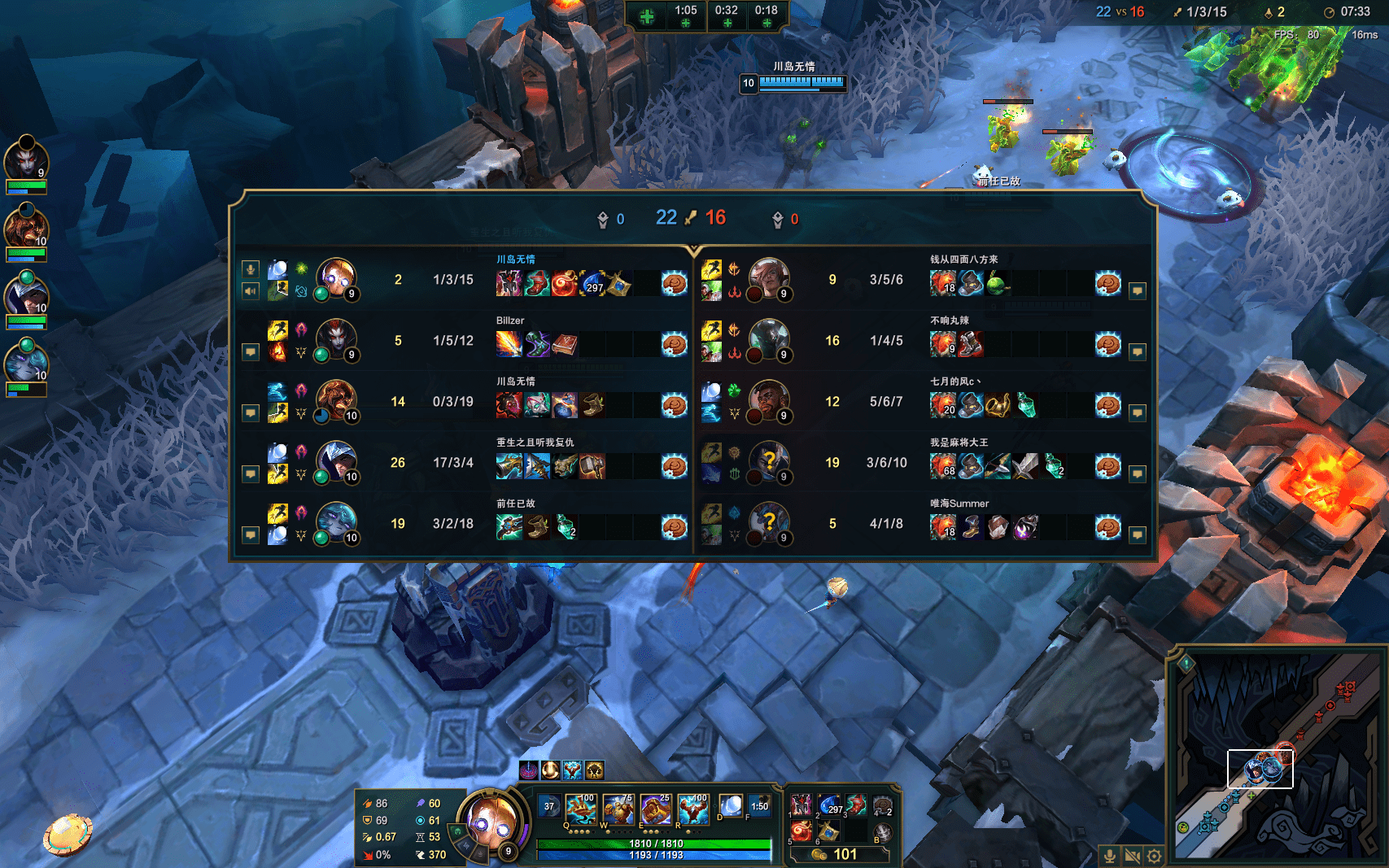Mute chat for enemy 钱从四面八方来
This screenshot has height=868, width=1389.
(x=1138, y=290)
